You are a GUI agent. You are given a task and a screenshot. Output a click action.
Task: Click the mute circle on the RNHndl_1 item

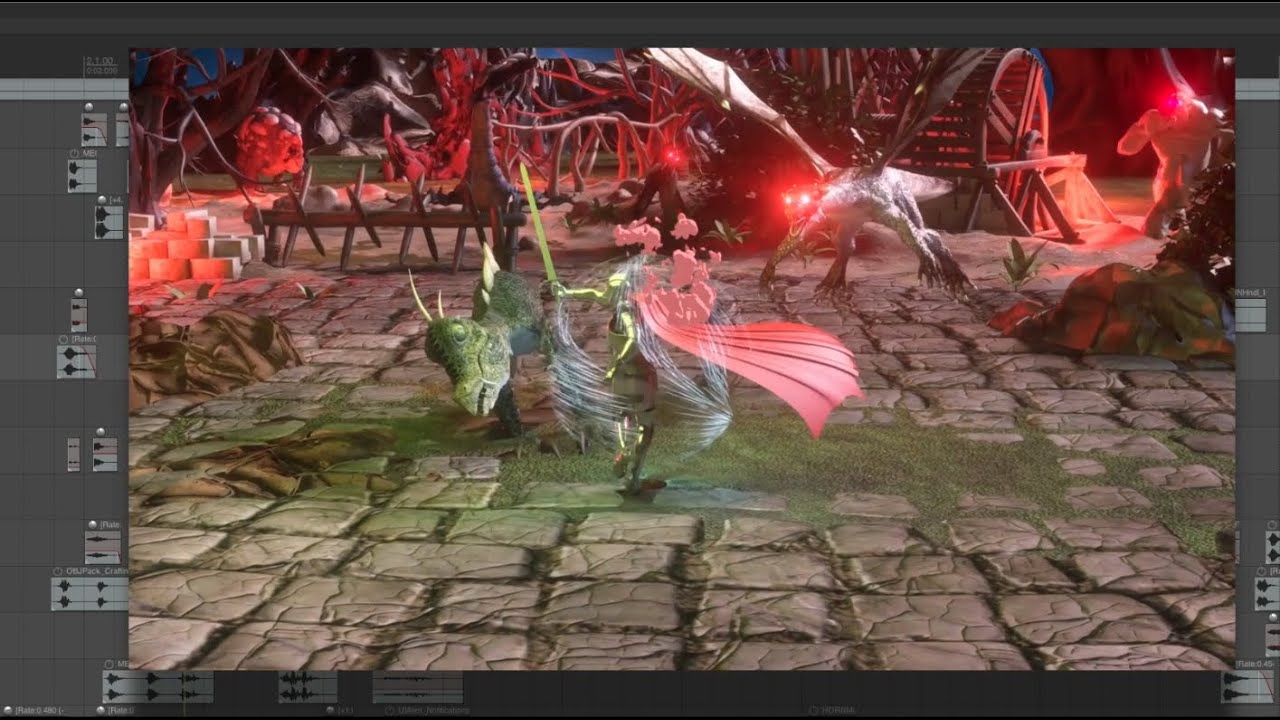coord(1237,292)
